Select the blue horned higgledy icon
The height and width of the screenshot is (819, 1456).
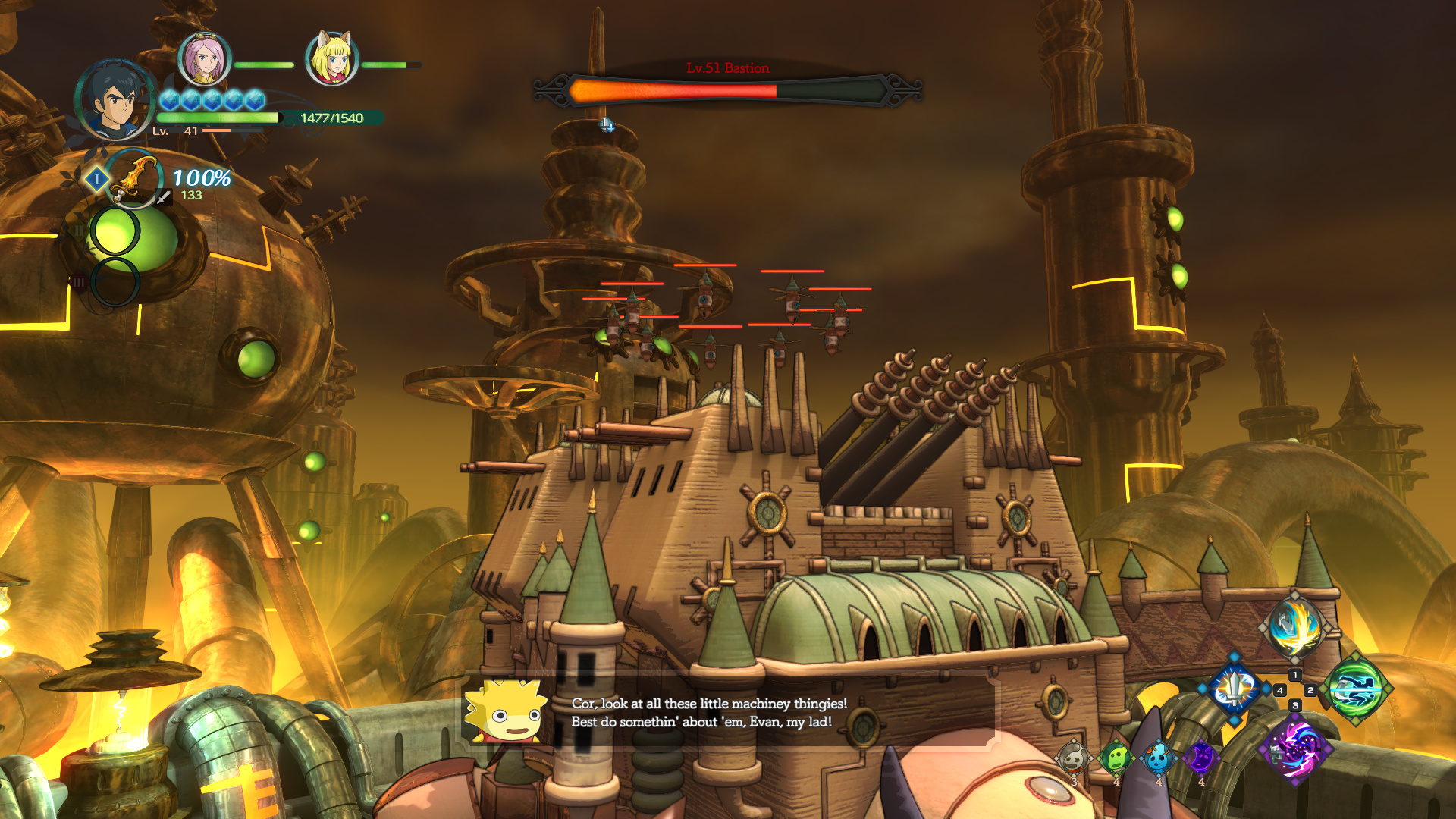tap(1159, 757)
